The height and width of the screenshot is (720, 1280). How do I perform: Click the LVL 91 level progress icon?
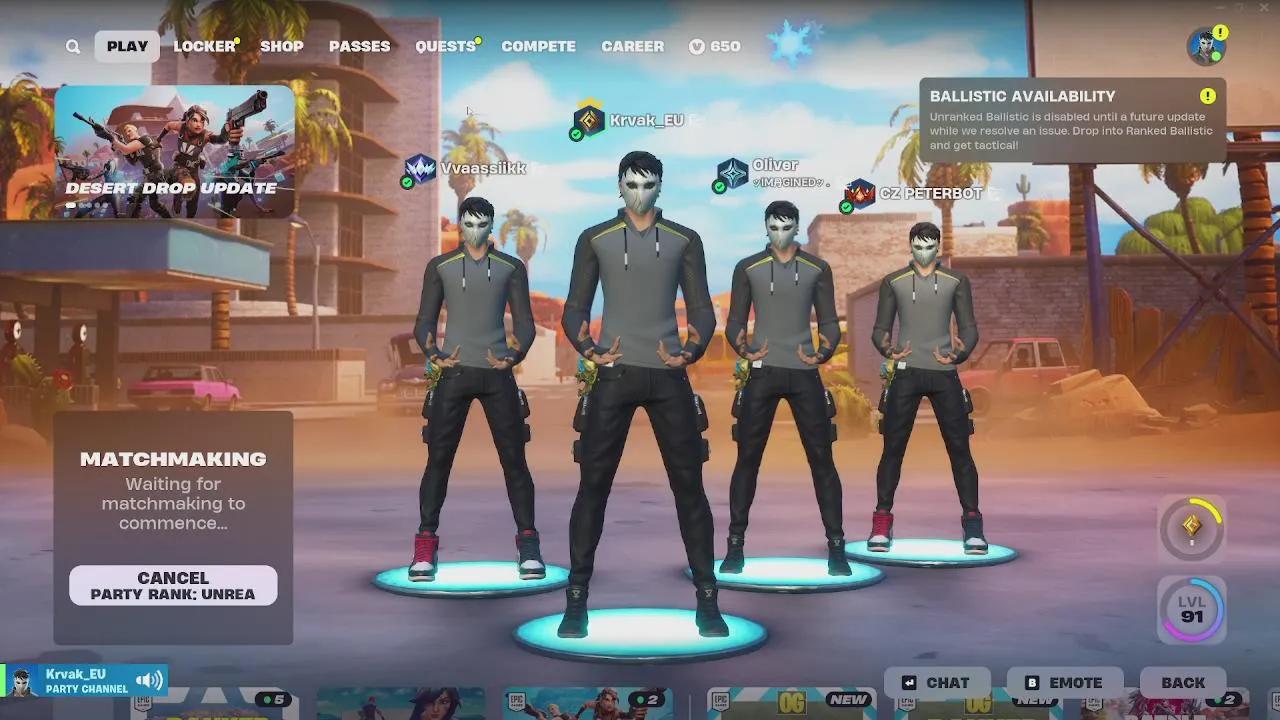coord(1190,608)
